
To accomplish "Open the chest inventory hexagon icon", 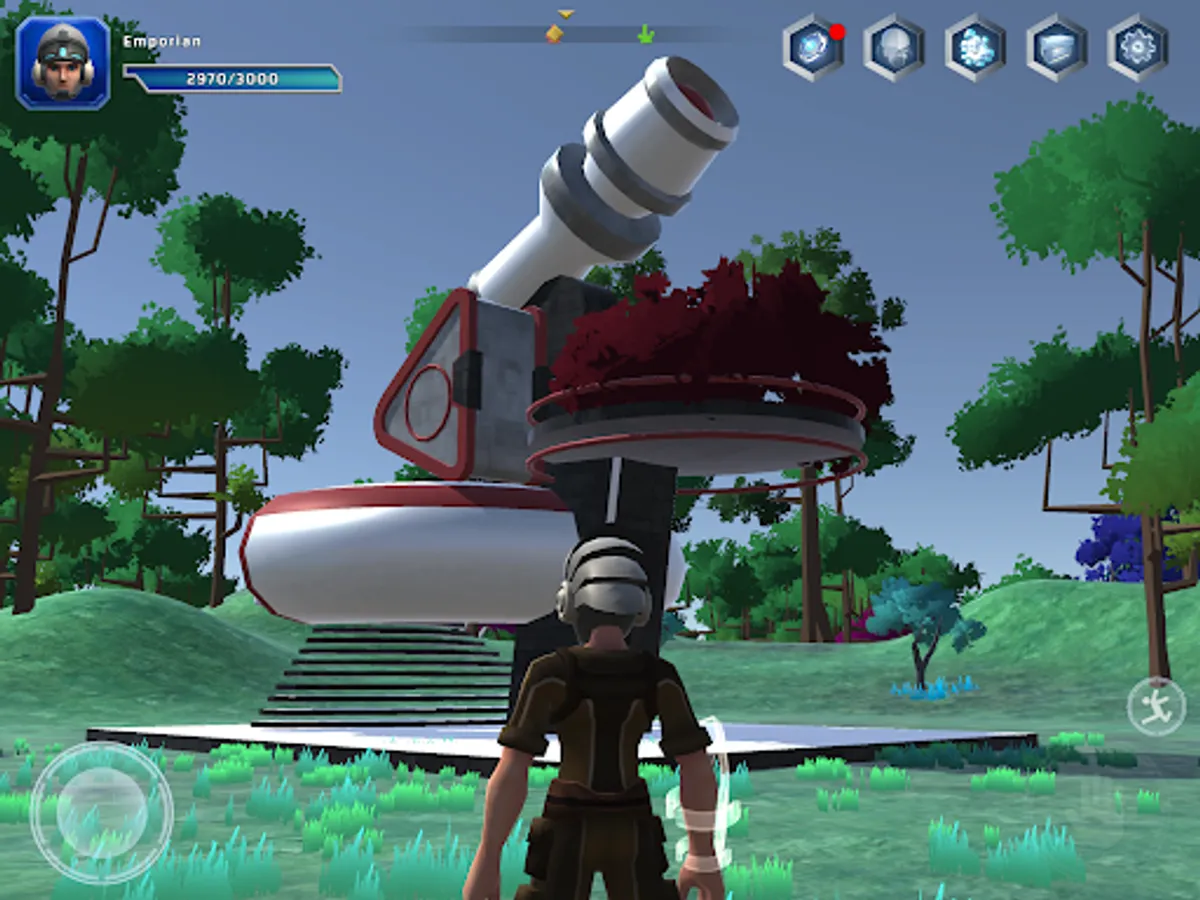I will coord(1056,48).
